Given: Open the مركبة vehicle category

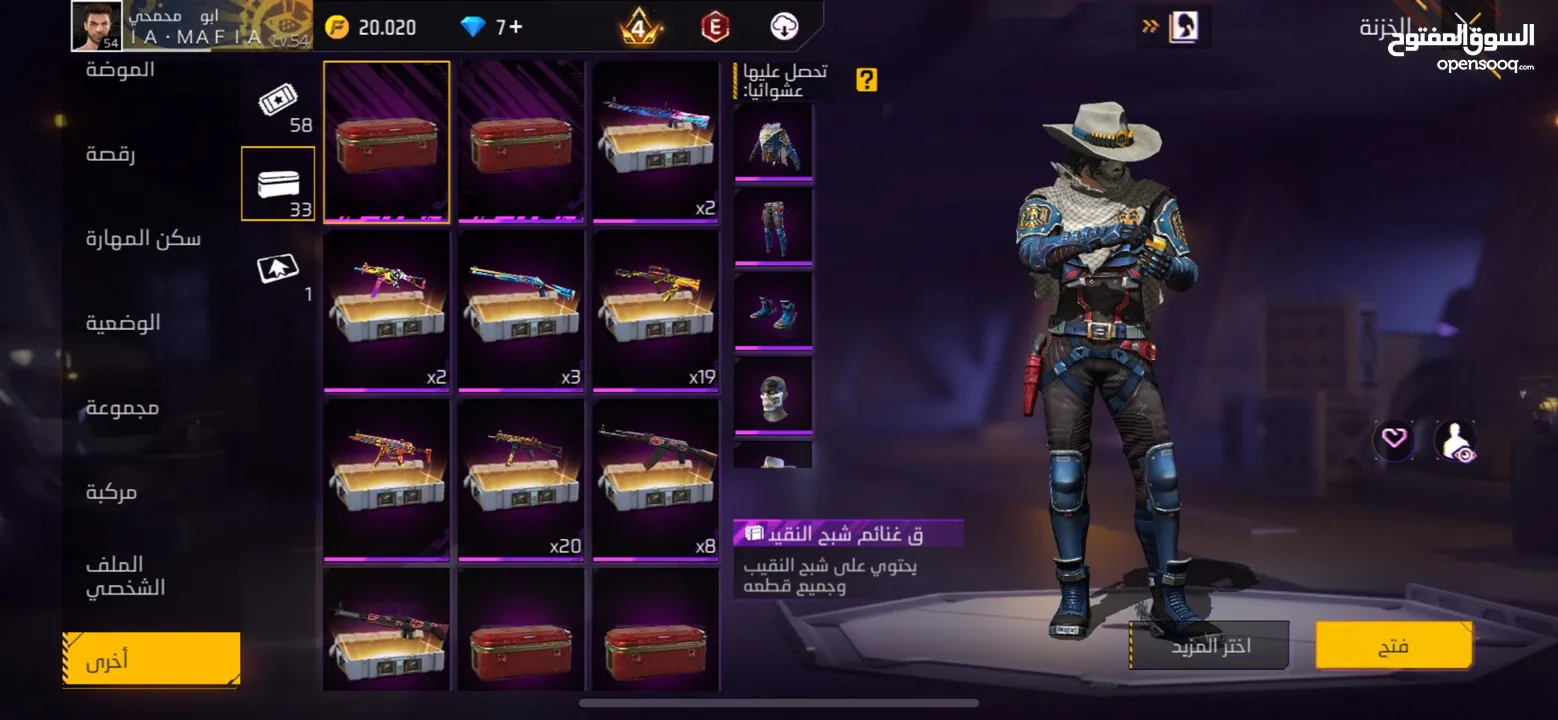Looking at the screenshot, I should pos(111,492).
